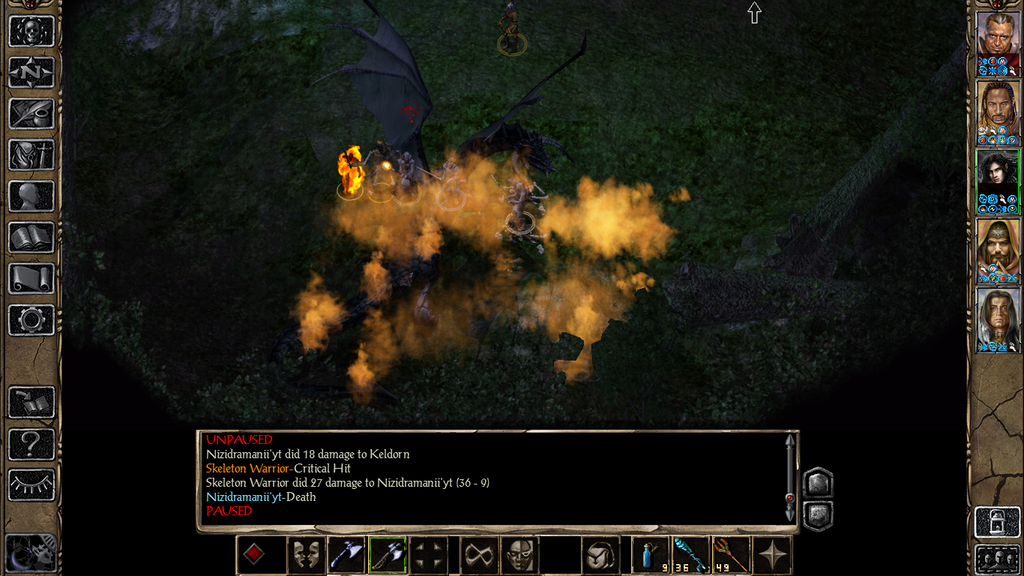
Task: Open special abilities with the star button
Action: (773, 555)
